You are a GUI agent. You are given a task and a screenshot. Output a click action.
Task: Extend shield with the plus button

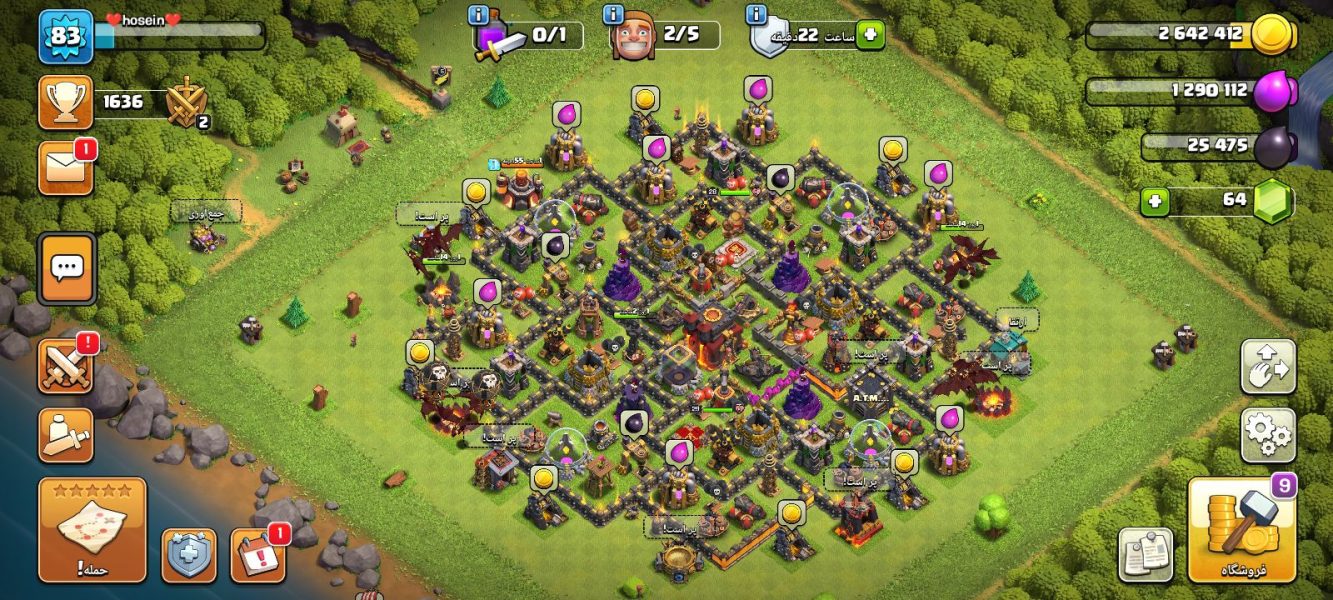tap(869, 35)
